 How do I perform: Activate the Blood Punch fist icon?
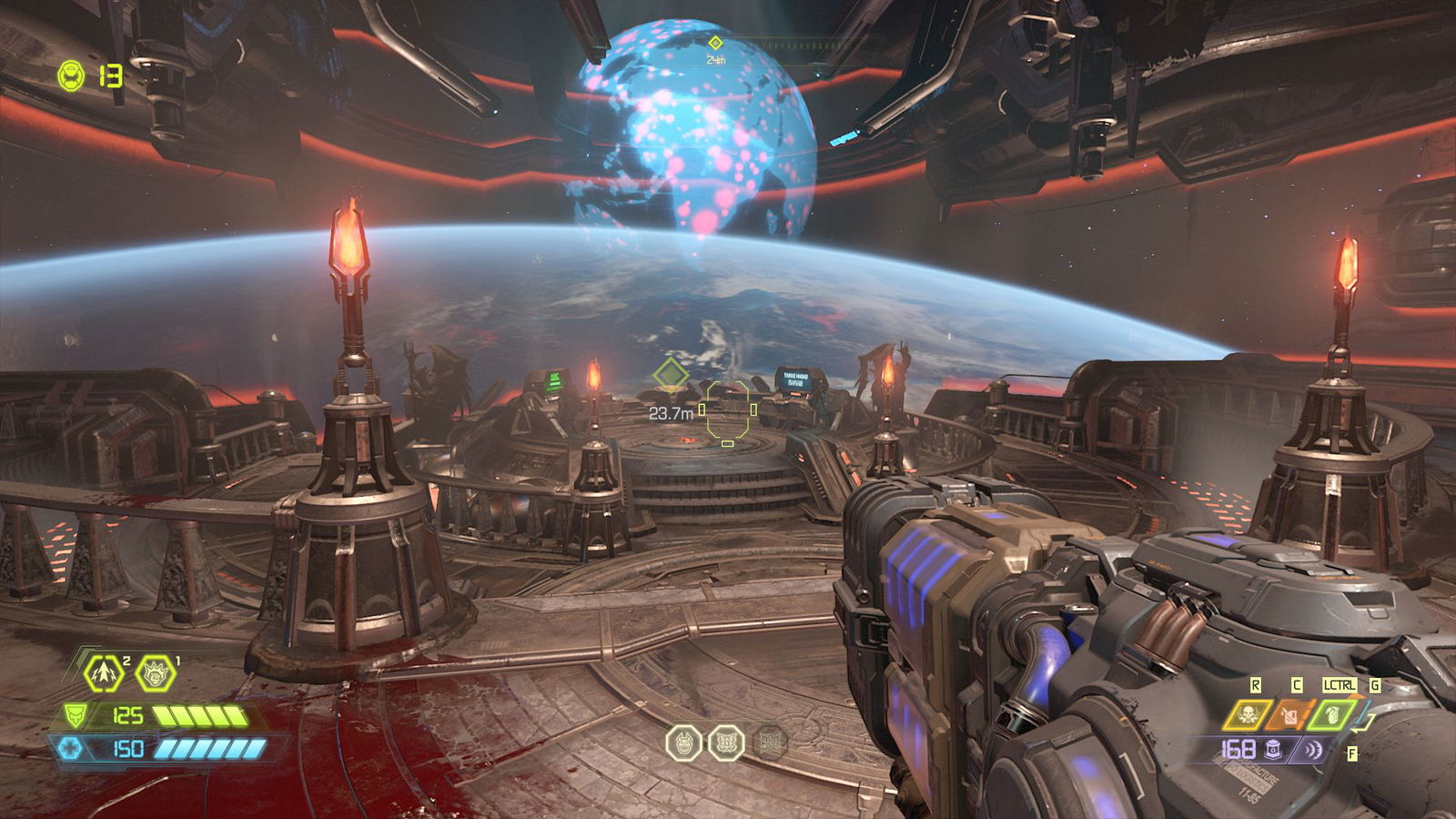click(155, 674)
